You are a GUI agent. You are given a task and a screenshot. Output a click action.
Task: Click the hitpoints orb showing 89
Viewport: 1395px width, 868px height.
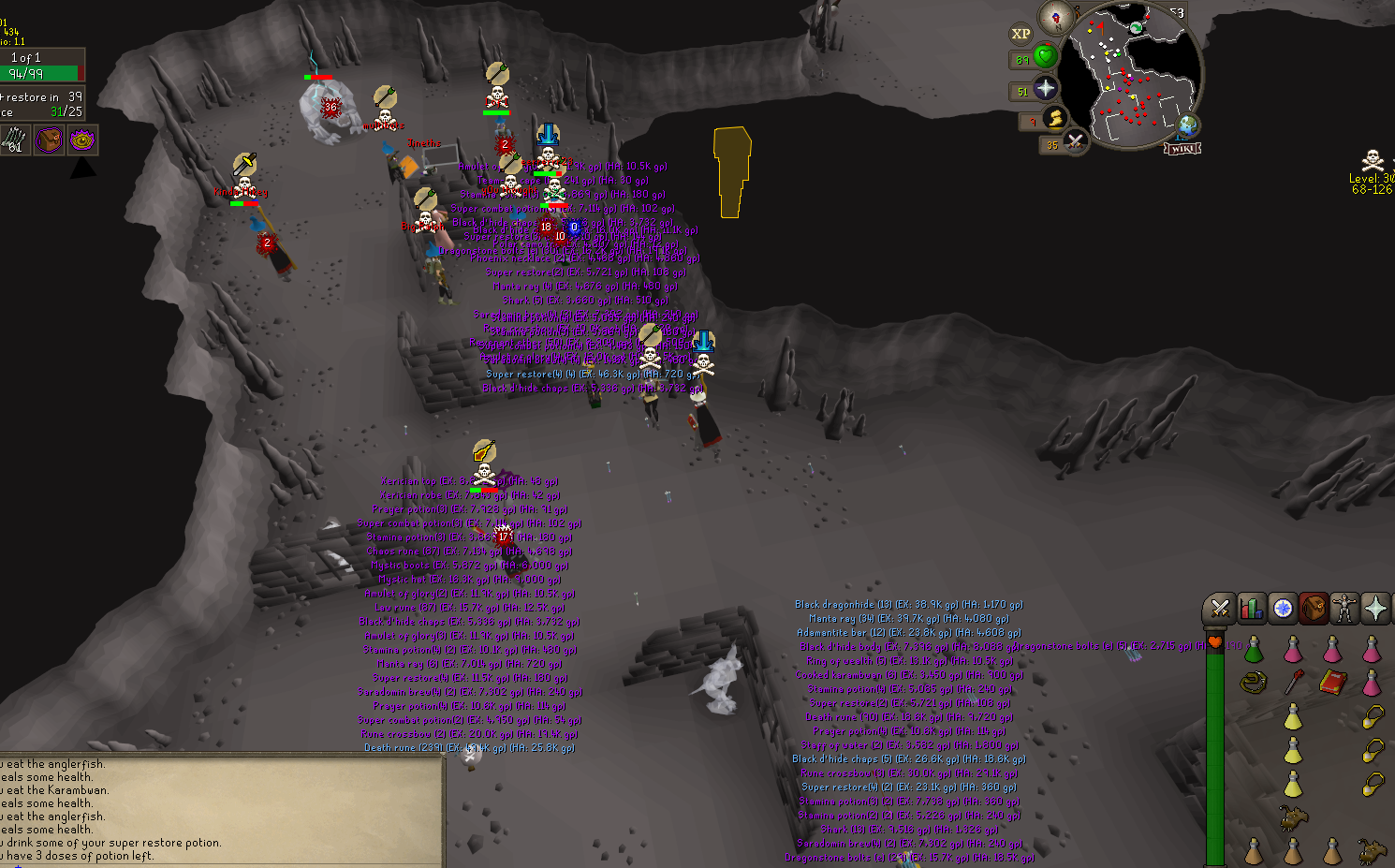tap(1046, 57)
